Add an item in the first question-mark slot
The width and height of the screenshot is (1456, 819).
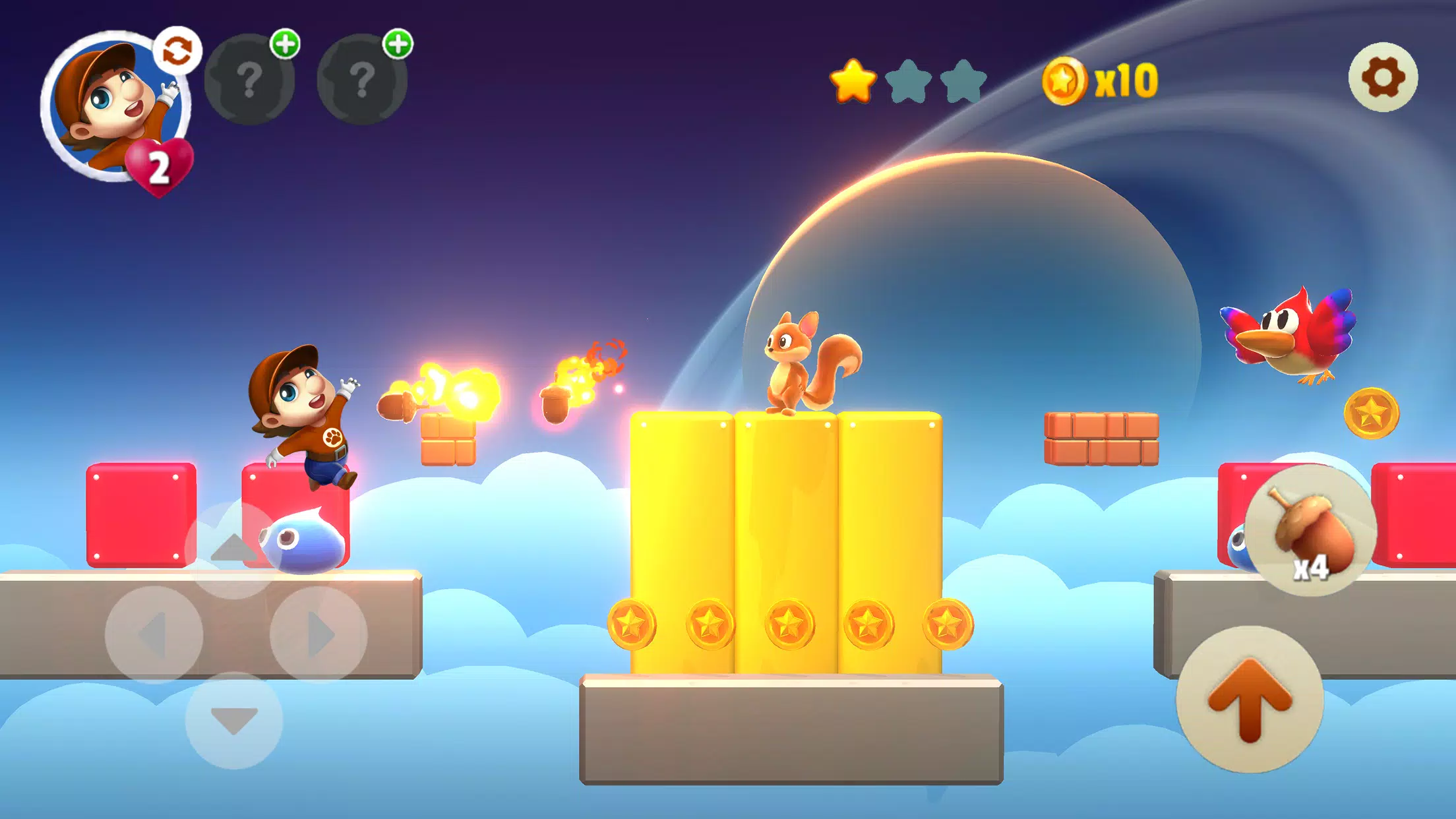[x=251, y=79]
